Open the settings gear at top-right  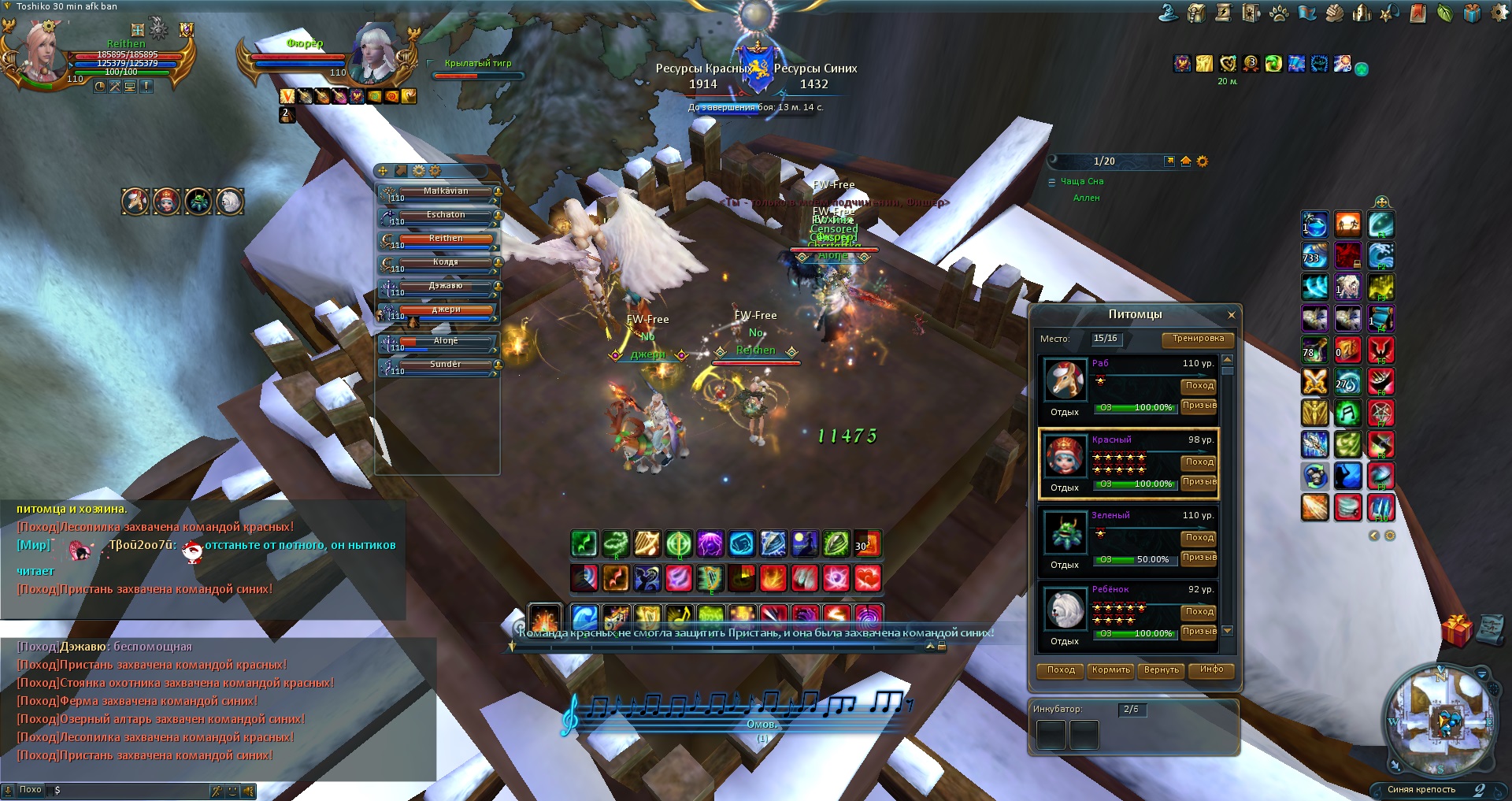pyautogui.click(x=1499, y=13)
